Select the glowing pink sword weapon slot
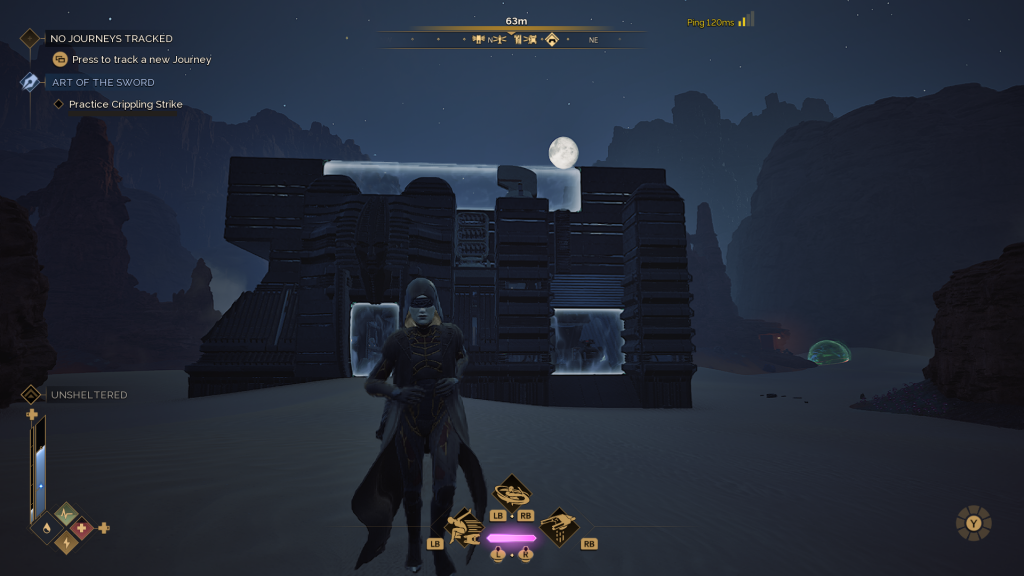This screenshot has width=1024, height=576. coord(512,538)
